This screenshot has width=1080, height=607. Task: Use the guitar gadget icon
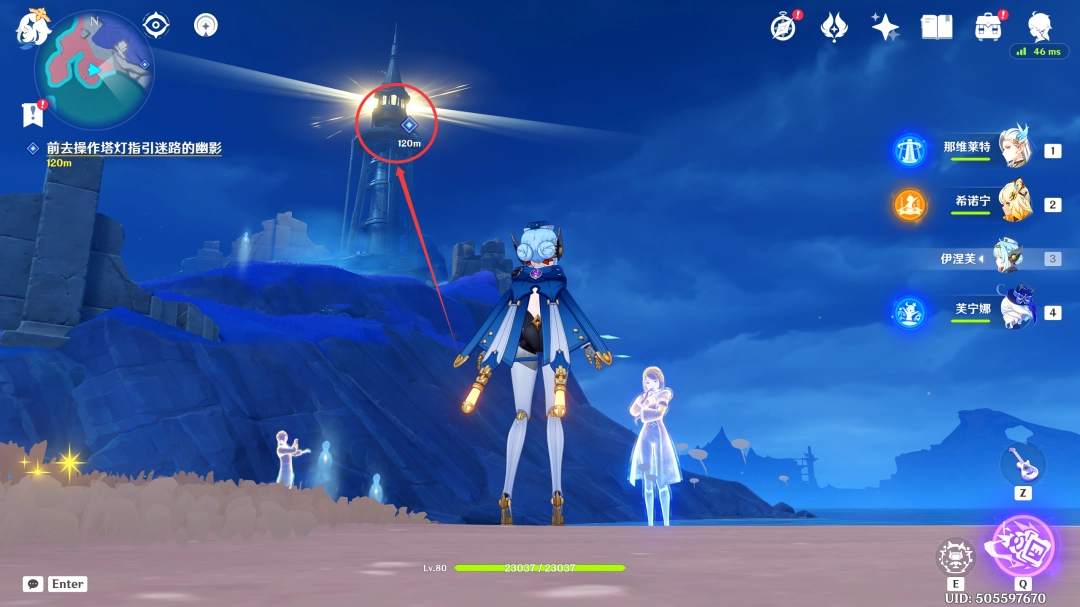pyautogui.click(x=1022, y=464)
